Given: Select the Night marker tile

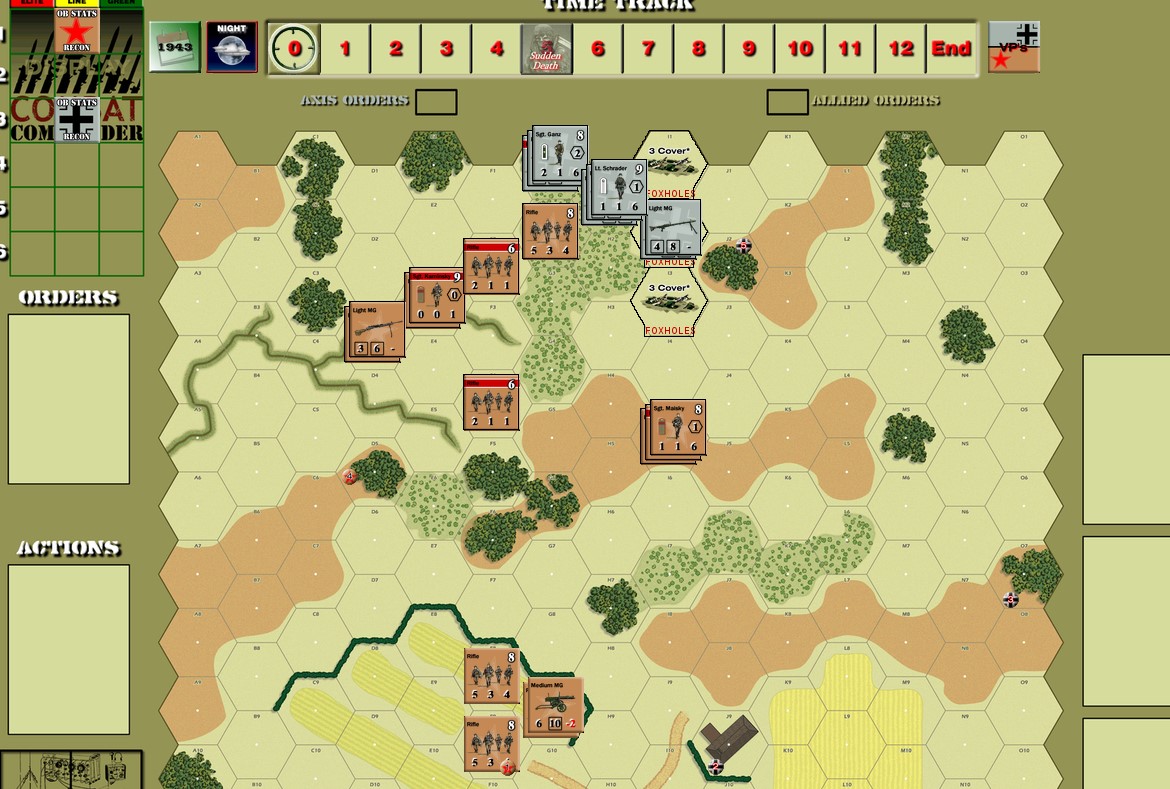Looking at the screenshot, I should coord(232,47).
